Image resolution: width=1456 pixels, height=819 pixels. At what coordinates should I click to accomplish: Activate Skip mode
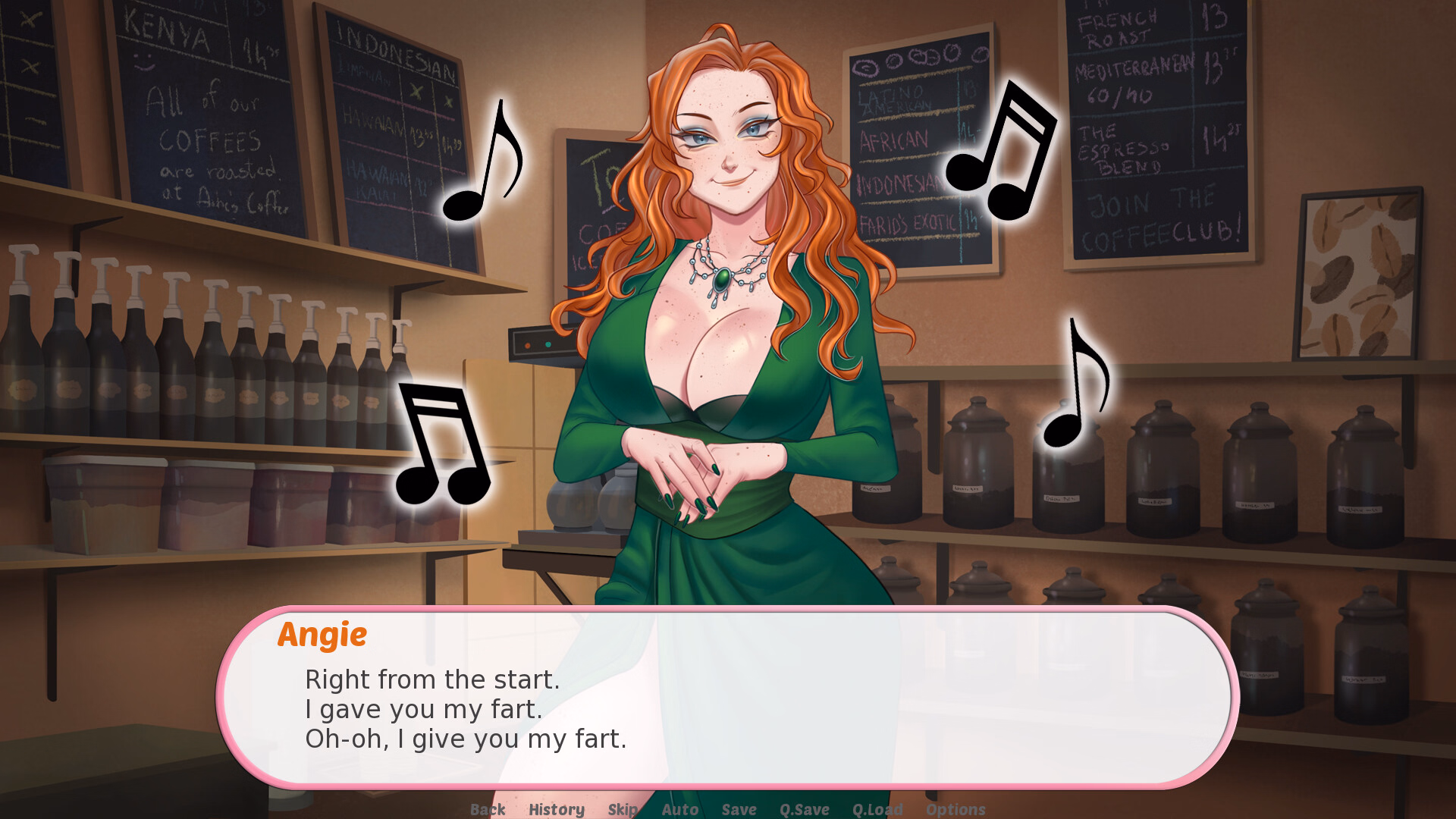pyautogui.click(x=623, y=809)
